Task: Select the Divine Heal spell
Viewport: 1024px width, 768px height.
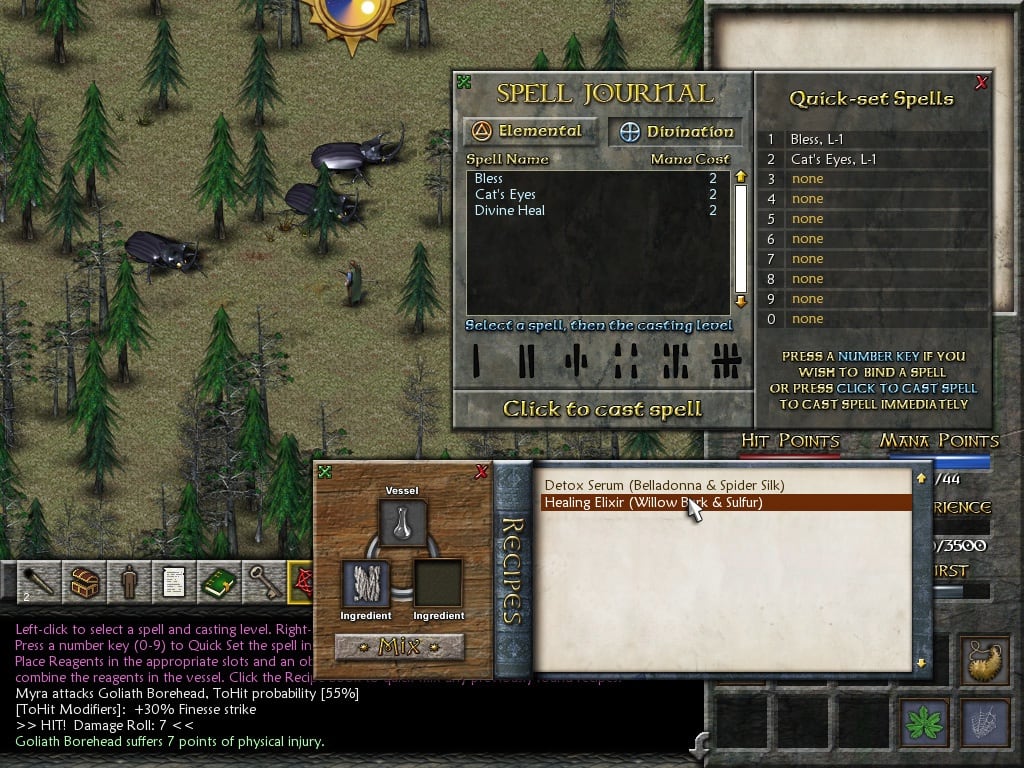Action: tap(510, 210)
